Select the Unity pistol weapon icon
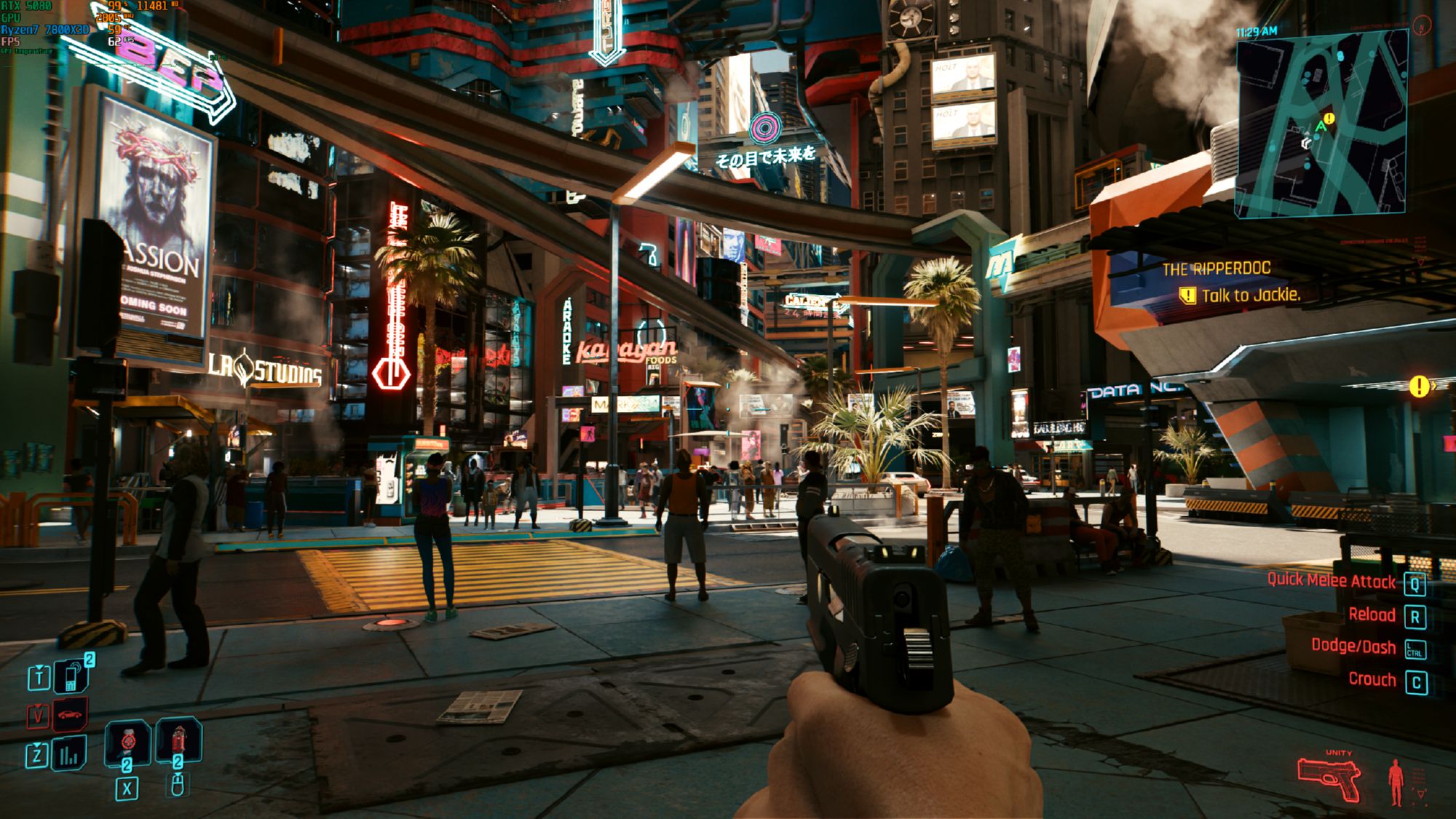 (x=1329, y=779)
